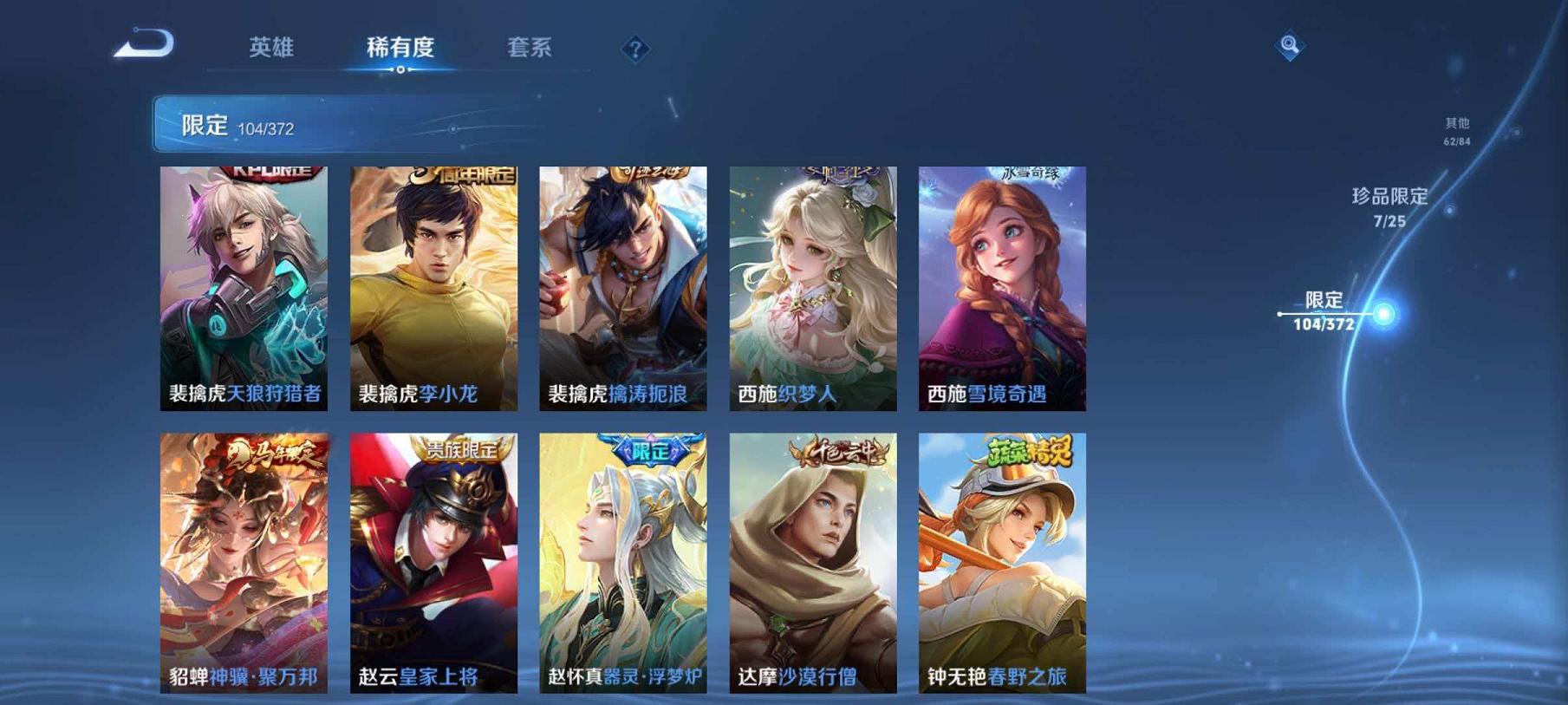This screenshot has width=1568, height=705.
Task: View the 裴擒虎 擒涛扼浪 skin card
Action: tap(620, 286)
